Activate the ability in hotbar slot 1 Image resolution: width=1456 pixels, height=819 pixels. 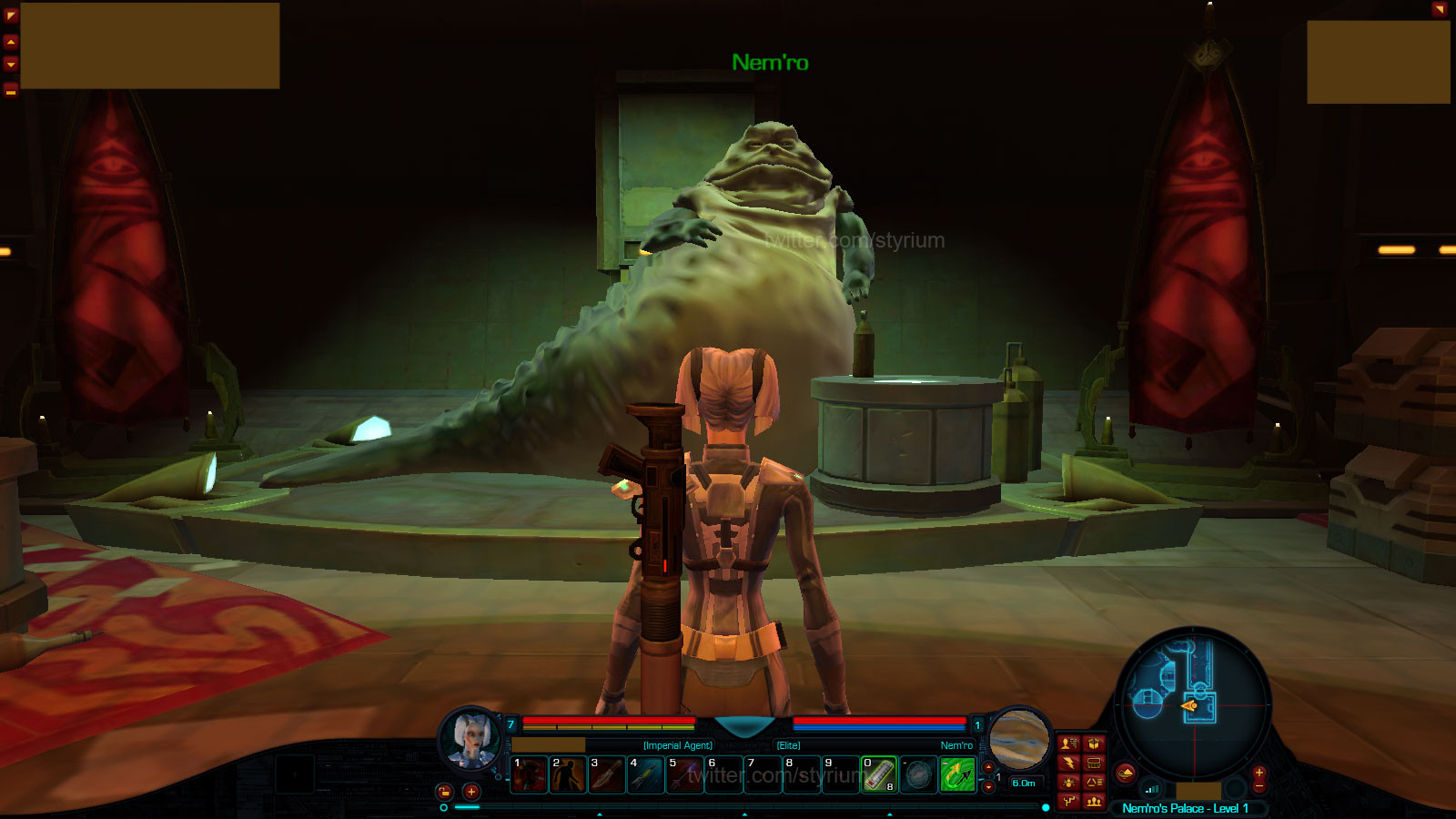point(529,775)
